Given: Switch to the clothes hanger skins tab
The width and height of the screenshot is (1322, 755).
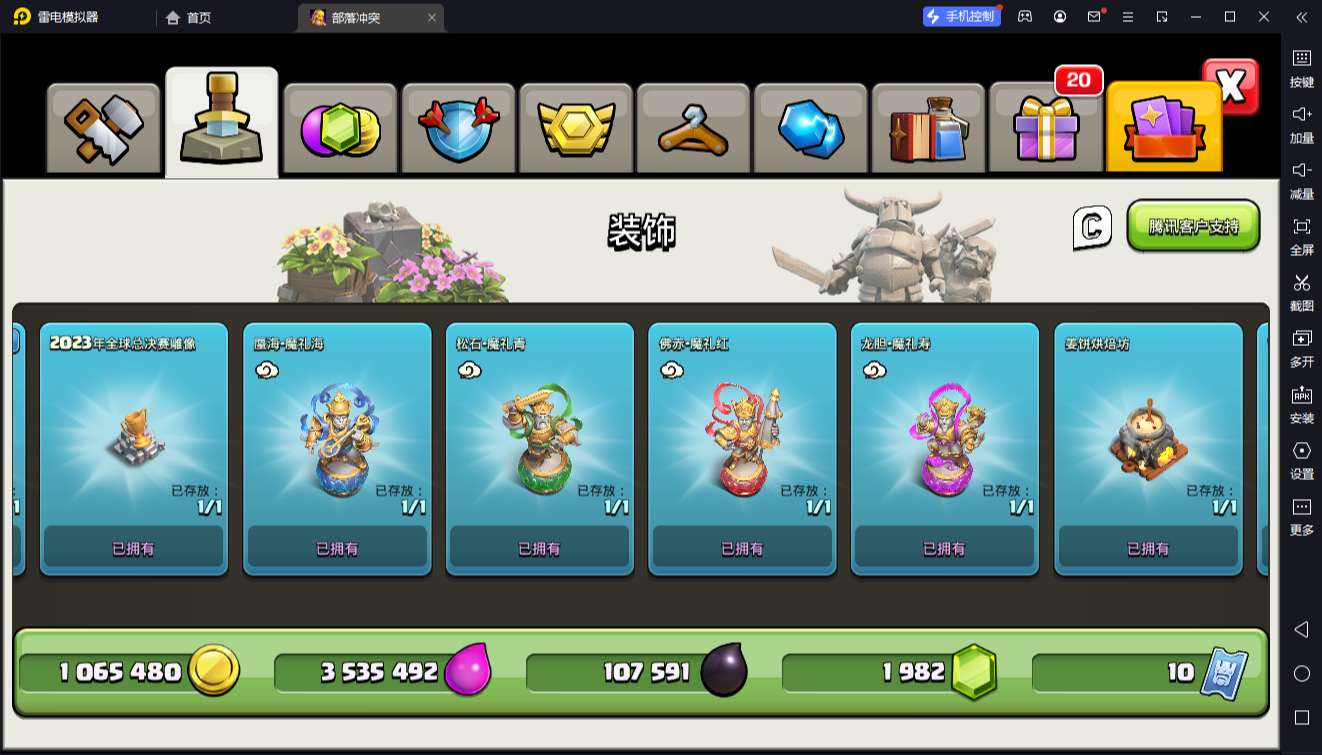Looking at the screenshot, I should 692,129.
